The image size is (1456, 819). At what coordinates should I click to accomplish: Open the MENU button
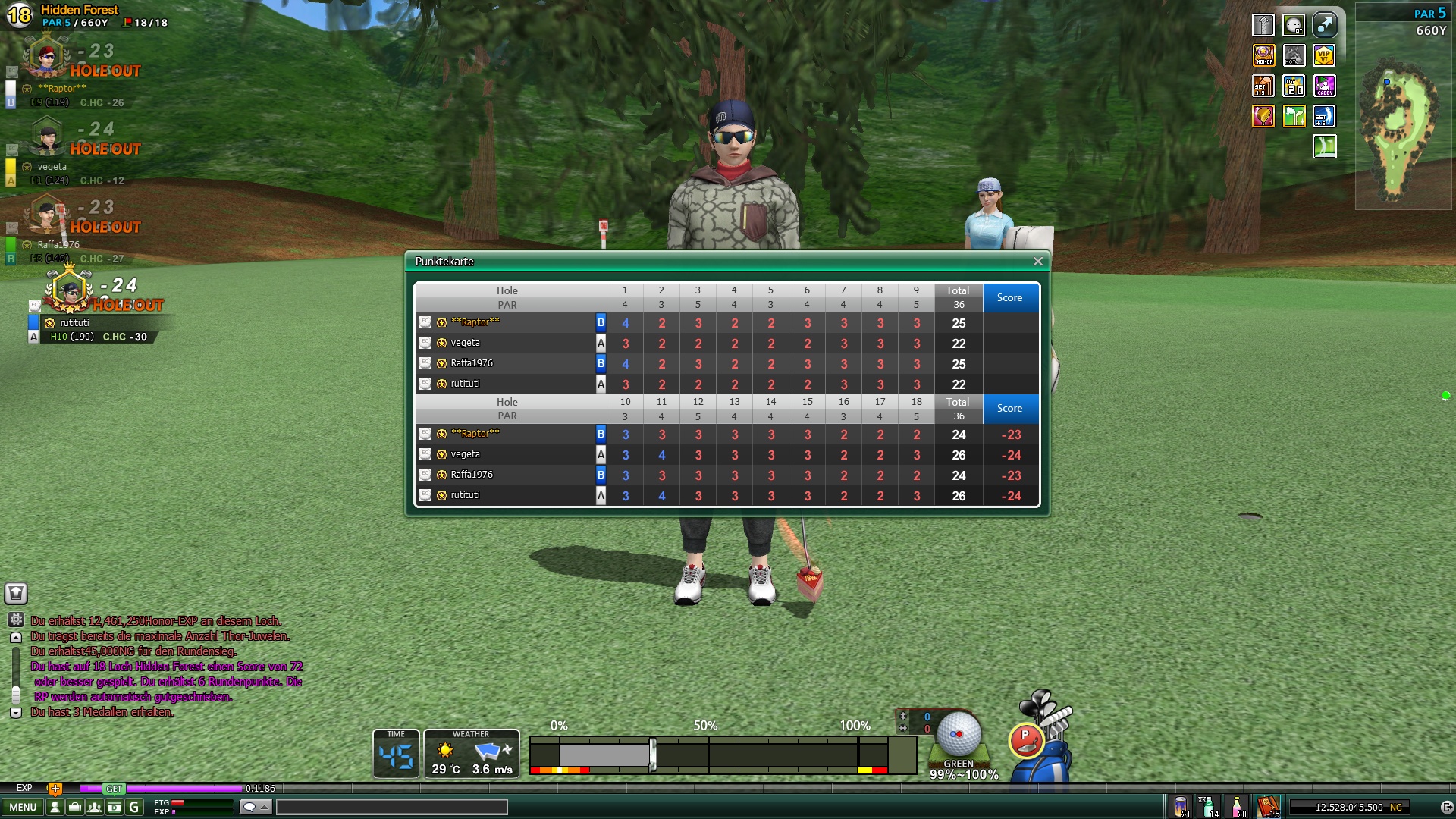point(23,808)
